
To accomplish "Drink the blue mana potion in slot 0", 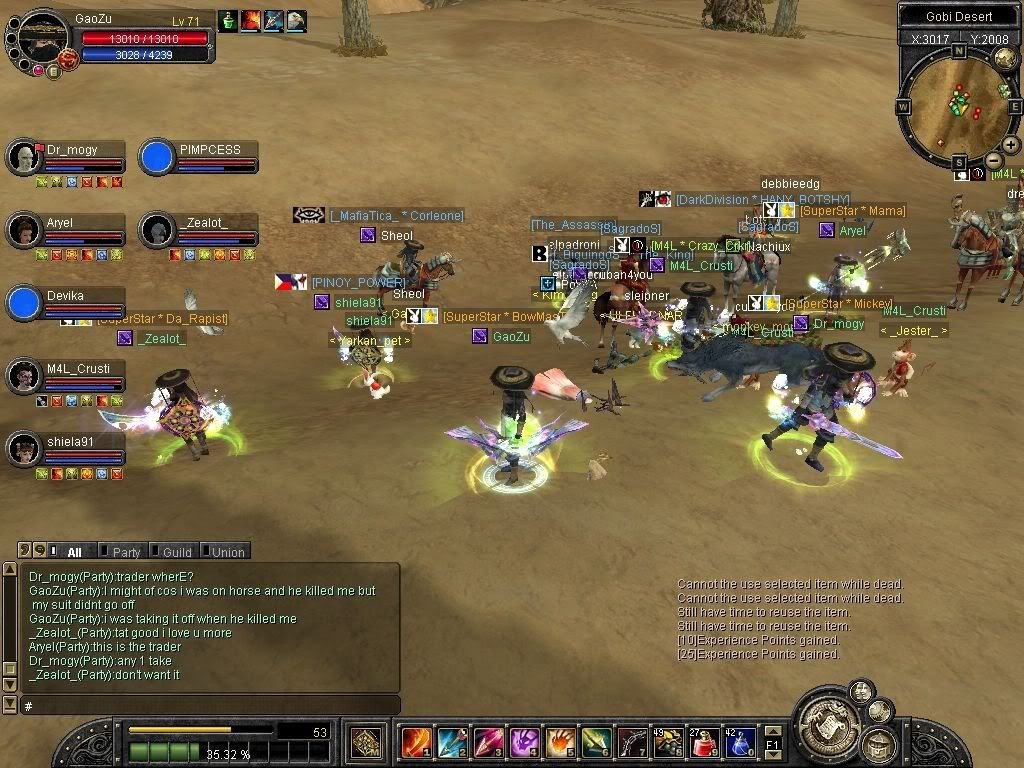I will coord(740,743).
